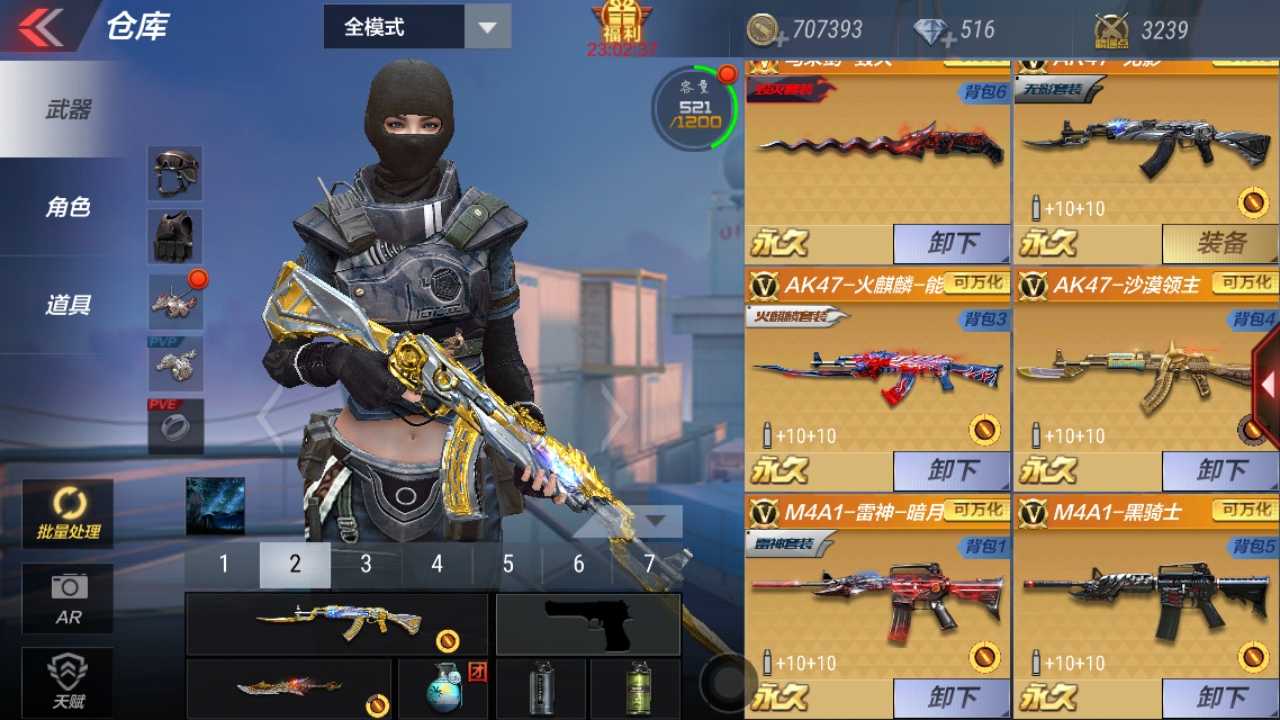Screen dimensions: 1280x720
Task: Select loadout page 5
Action: [x=507, y=564]
